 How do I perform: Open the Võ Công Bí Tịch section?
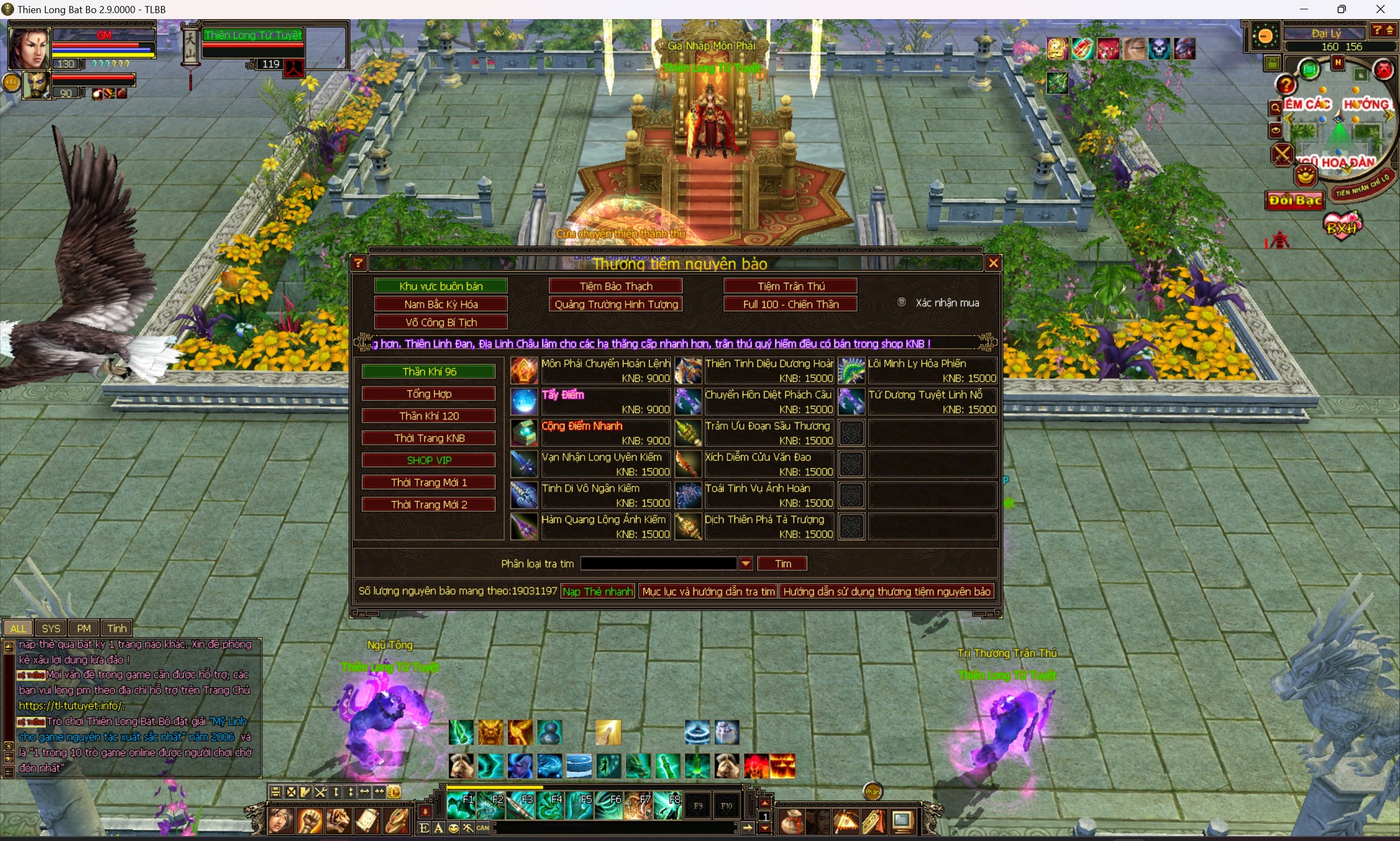click(x=441, y=322)
